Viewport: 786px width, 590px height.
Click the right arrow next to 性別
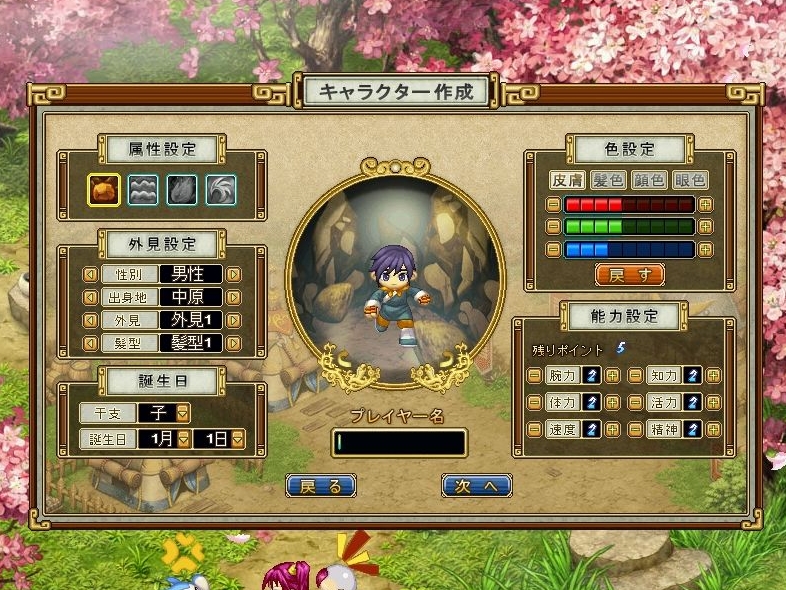[x=234, y=273]
